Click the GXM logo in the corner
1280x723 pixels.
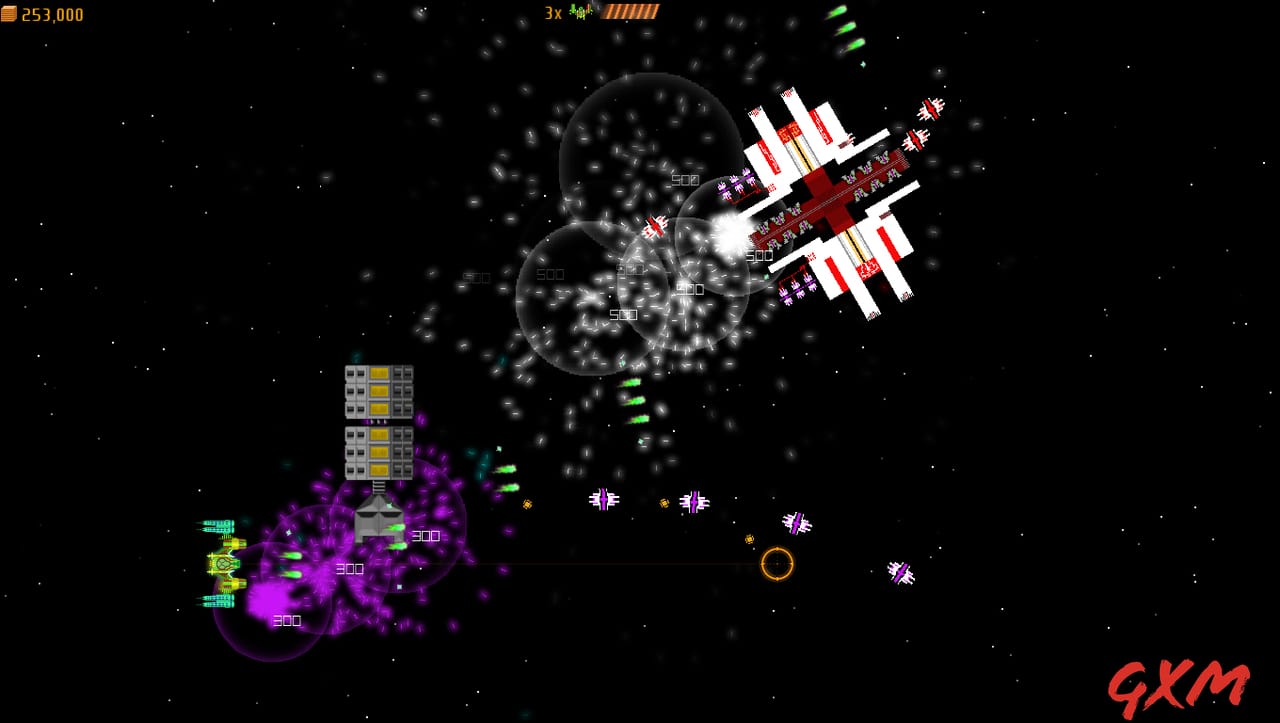coord(1180,685)
